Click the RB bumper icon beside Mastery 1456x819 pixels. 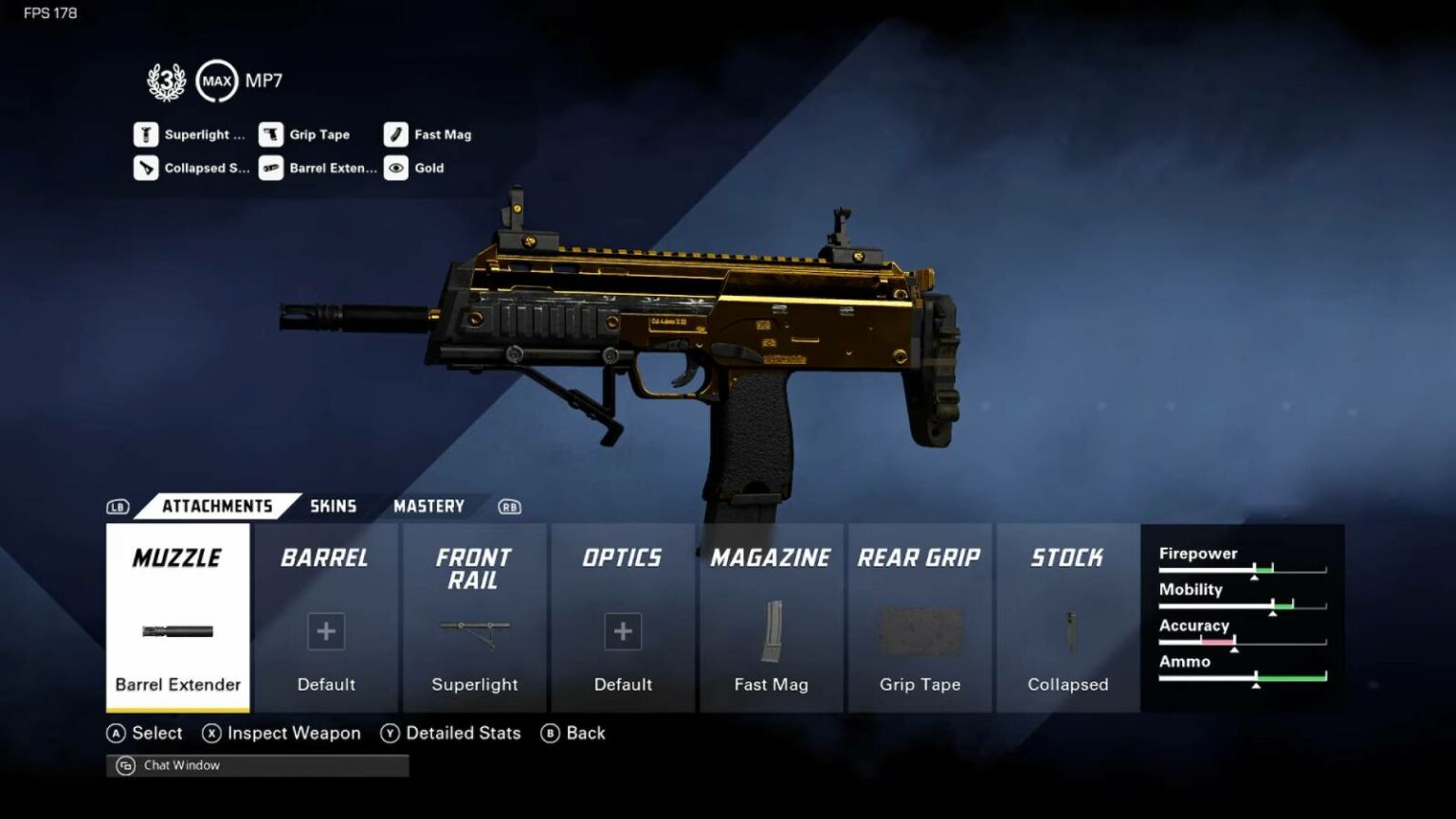coord(509,506)
